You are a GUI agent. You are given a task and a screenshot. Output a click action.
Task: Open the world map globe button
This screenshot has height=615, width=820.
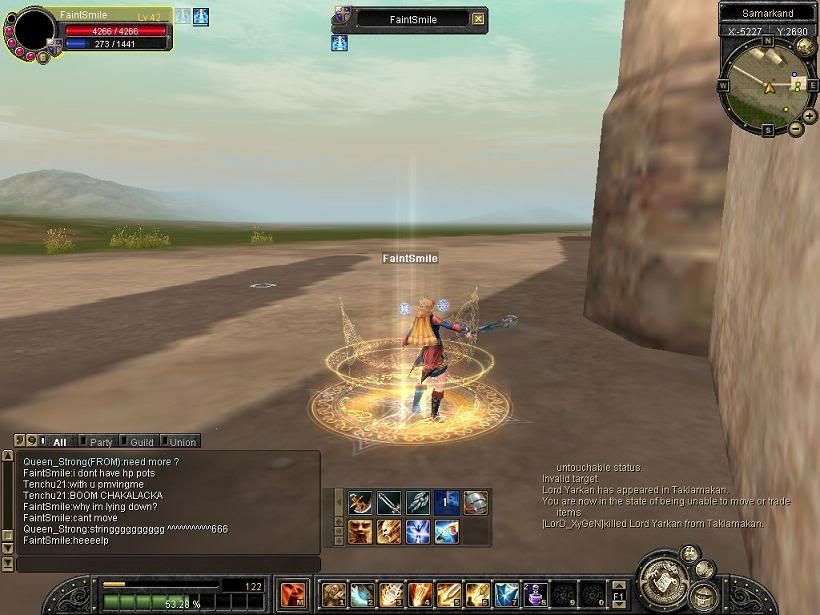pyautogui.click(x=808, y=46)
